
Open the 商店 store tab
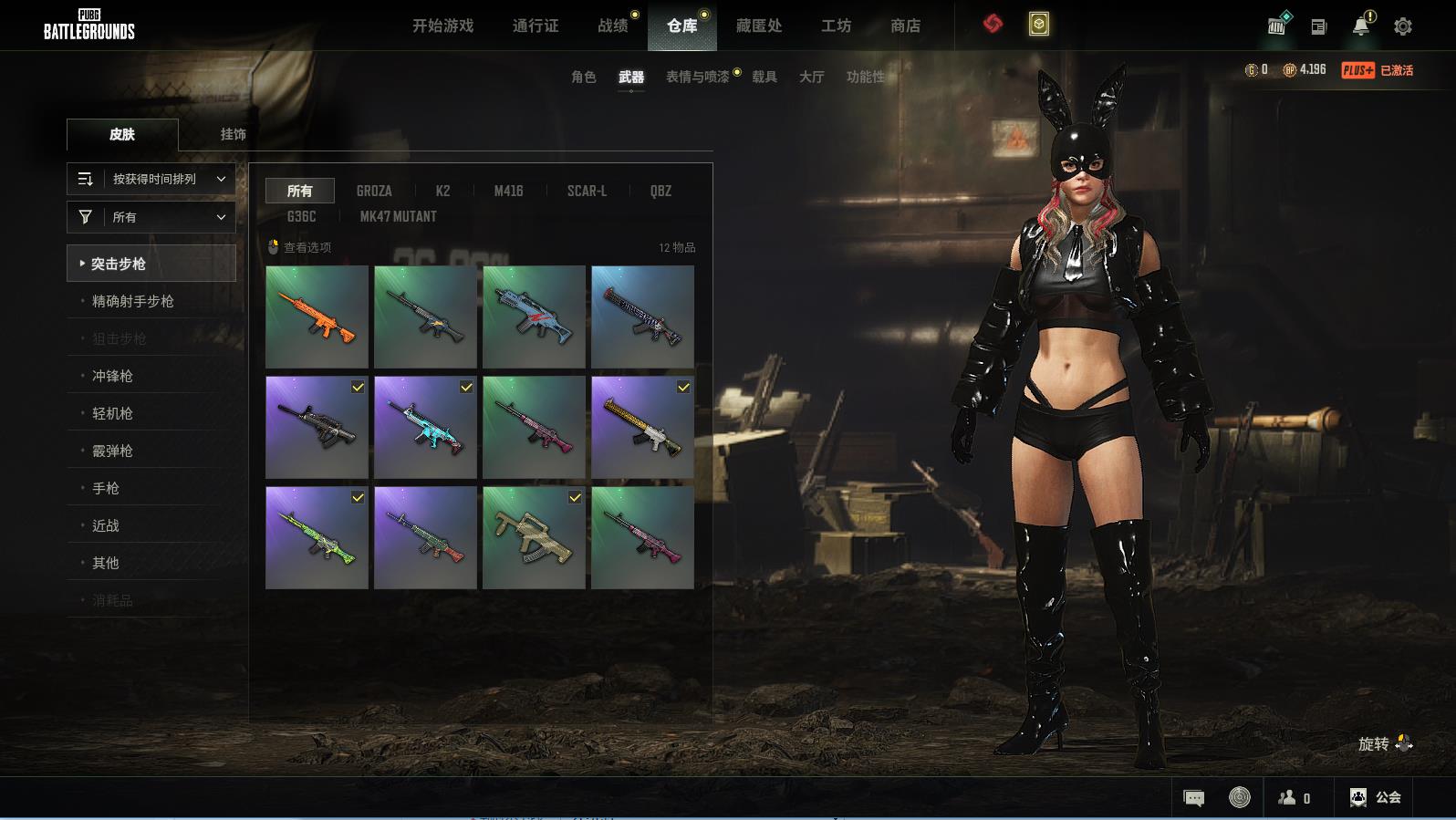905,26
